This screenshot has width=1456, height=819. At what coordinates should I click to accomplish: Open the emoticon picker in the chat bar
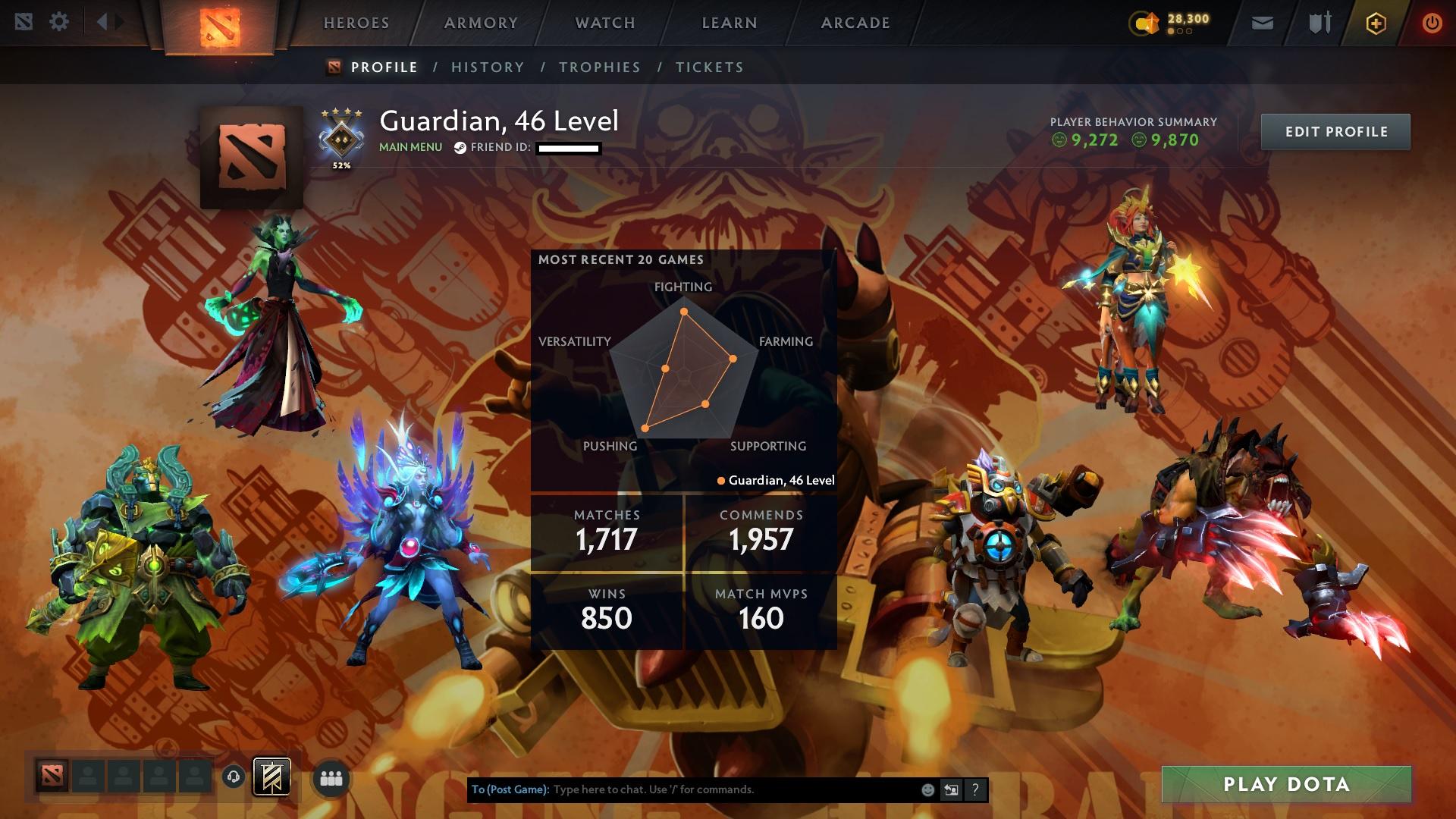(927, 789)
